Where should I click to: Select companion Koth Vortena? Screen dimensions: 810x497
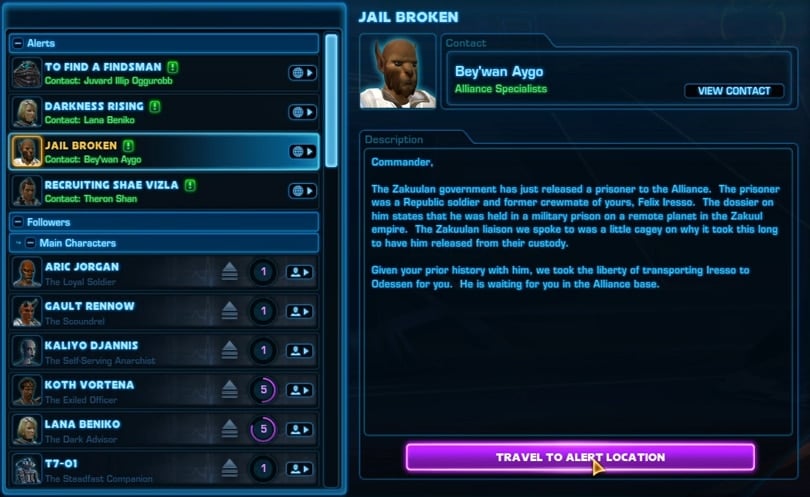click(x=120, y=390)
